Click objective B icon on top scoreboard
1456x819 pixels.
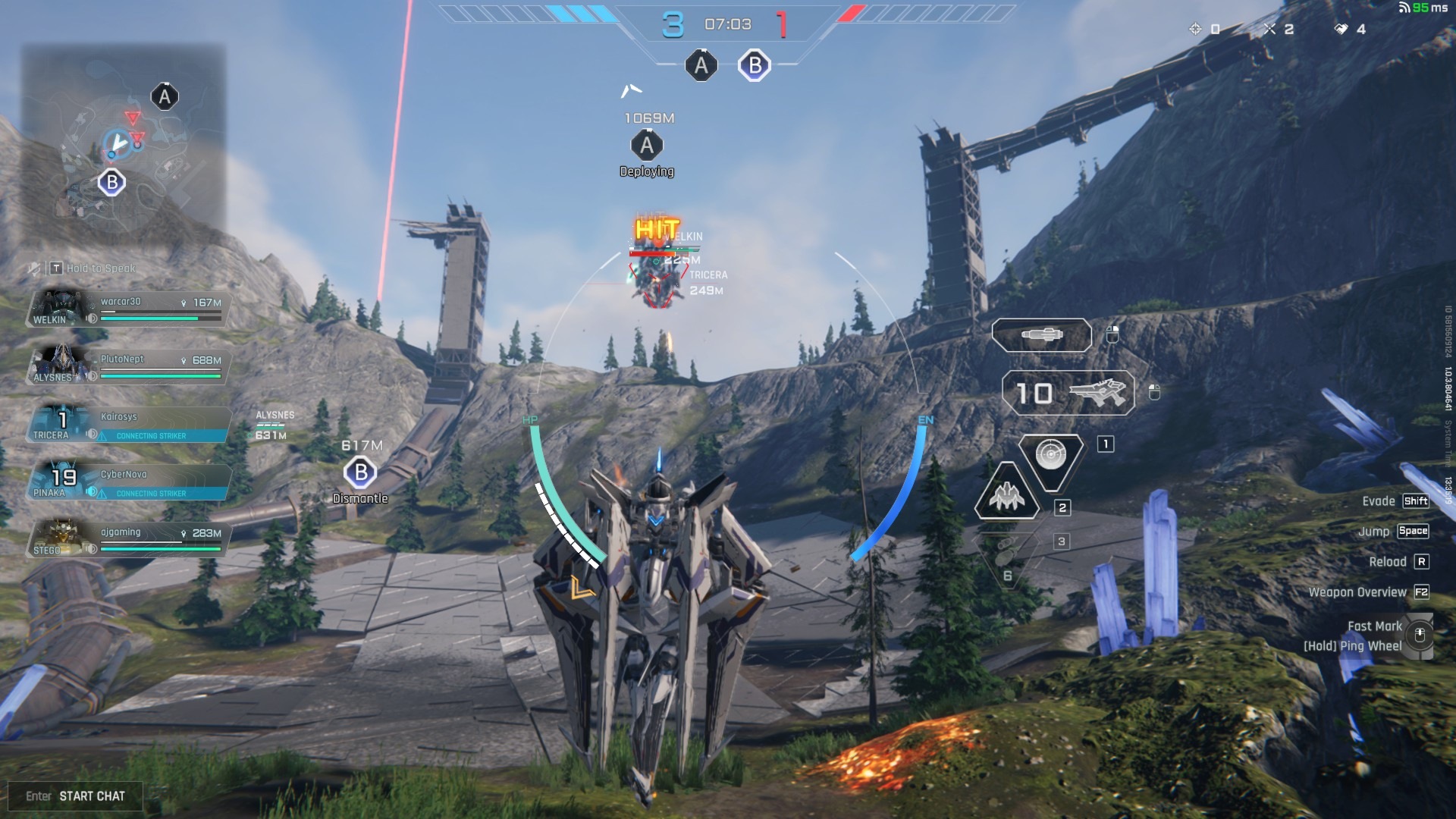[755, 66]
